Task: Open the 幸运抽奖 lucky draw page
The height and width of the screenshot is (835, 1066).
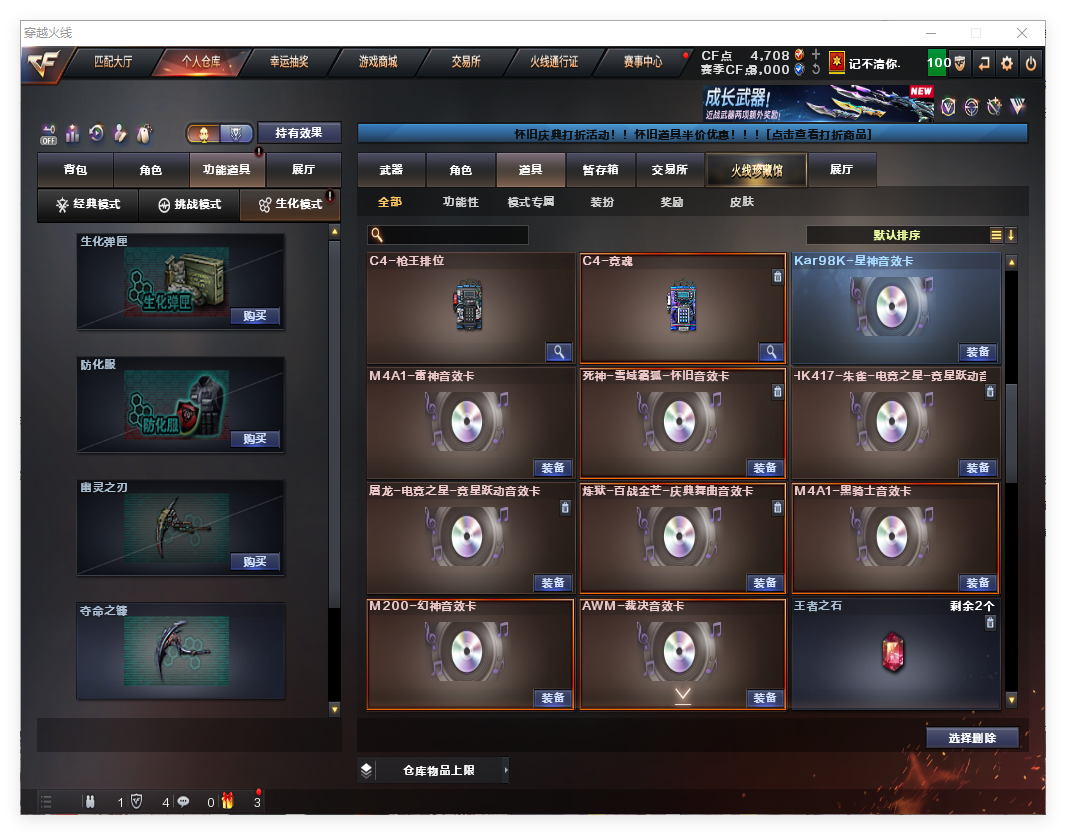Action: tap(289, 62)
